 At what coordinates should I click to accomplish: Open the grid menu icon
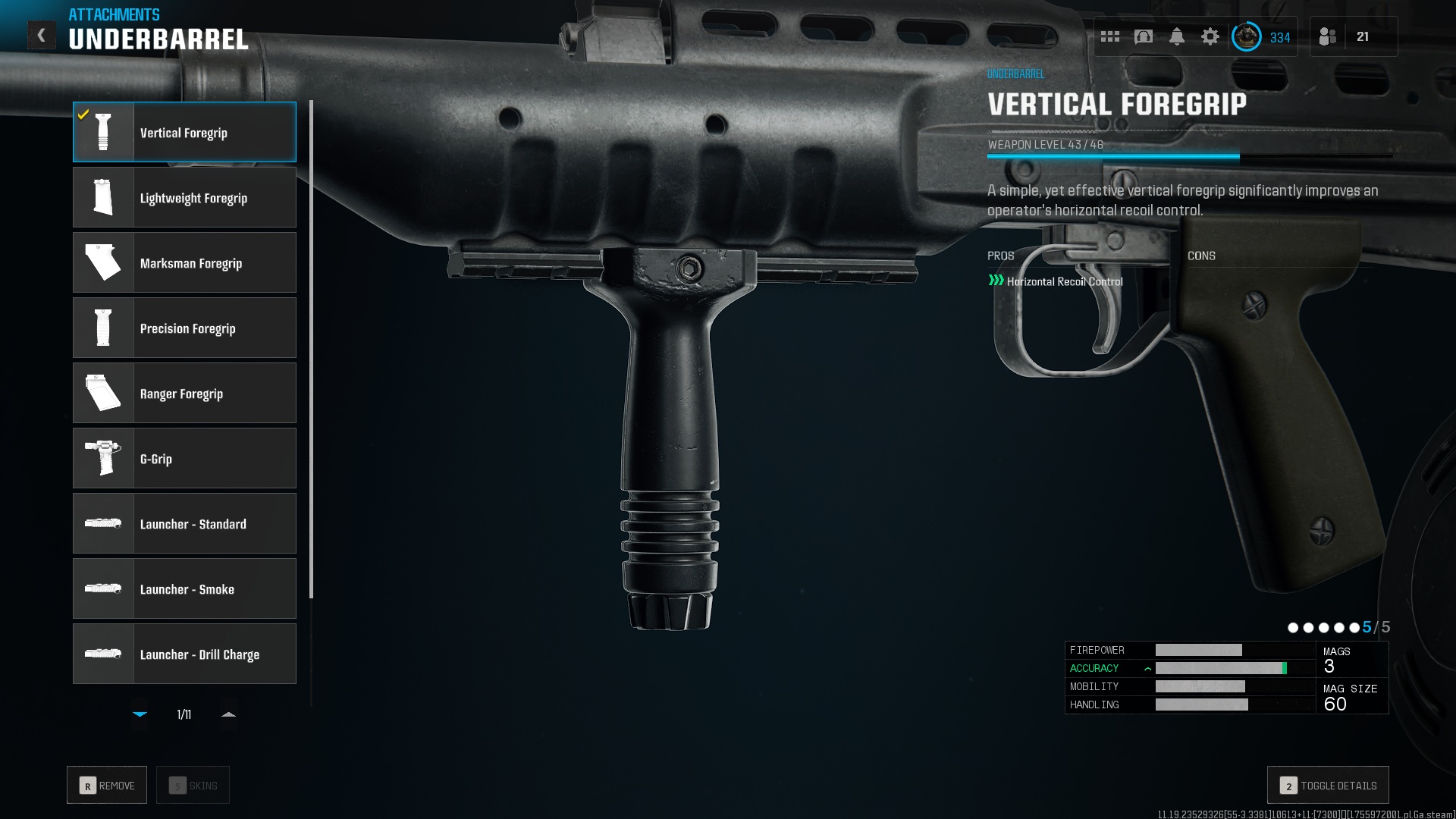point(1110,36)
